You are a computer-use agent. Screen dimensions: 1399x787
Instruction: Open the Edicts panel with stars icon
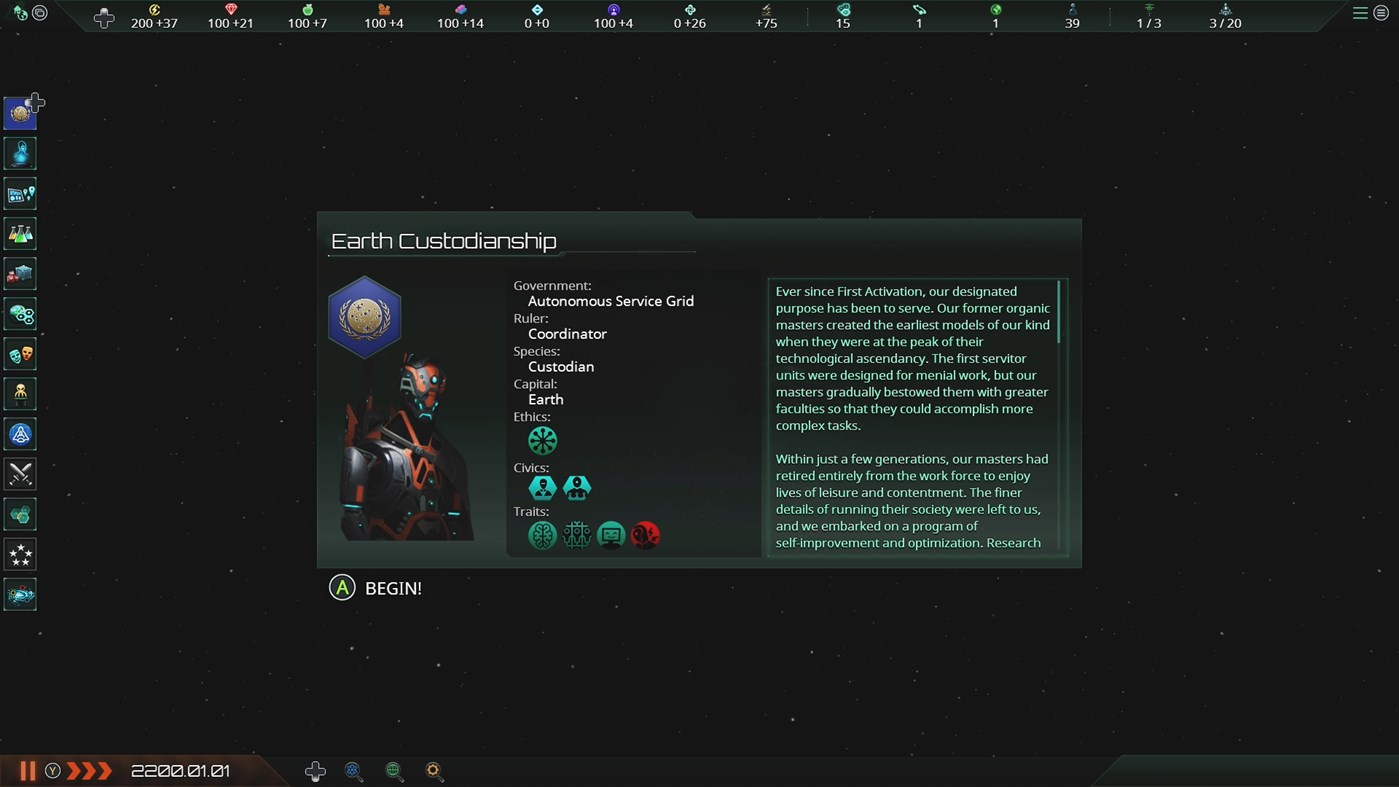(x=20, y=553)
